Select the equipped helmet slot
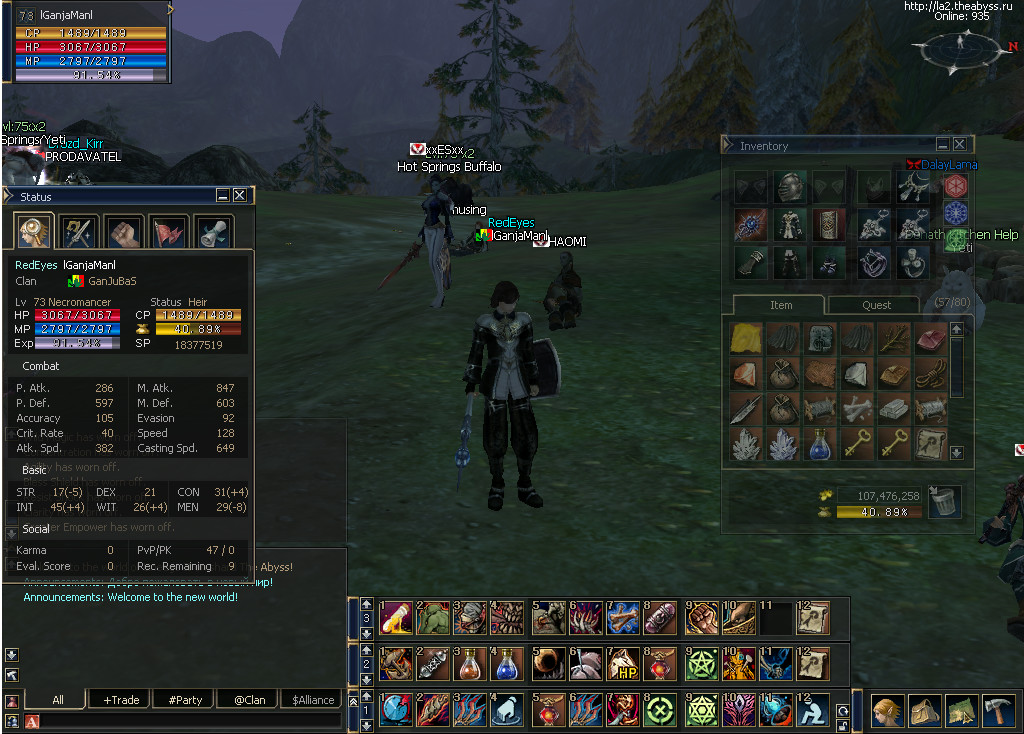Viewport: 1024px width, 734px height. tap(790, 186)
